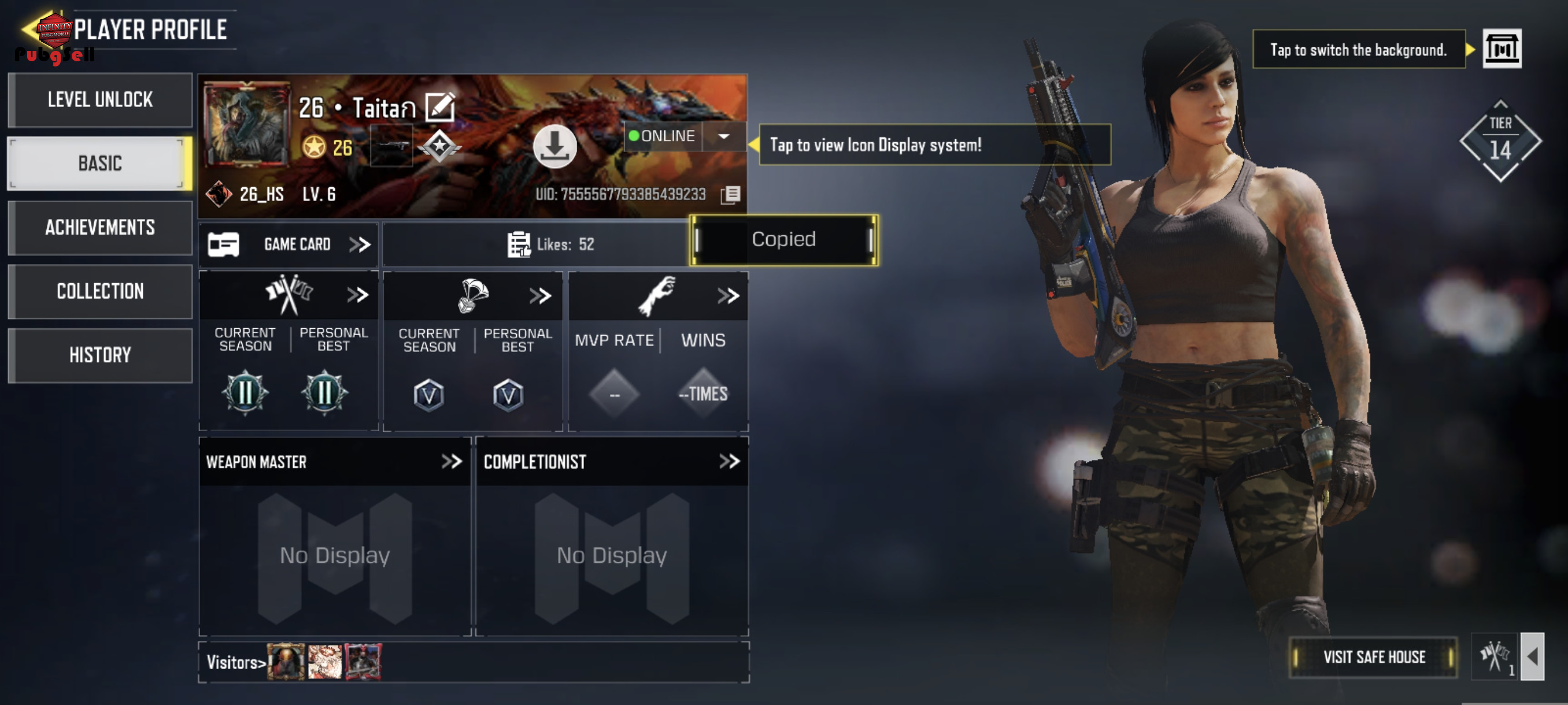View the History tab
The image size is (1568, 705).
[x=101, y=355]
